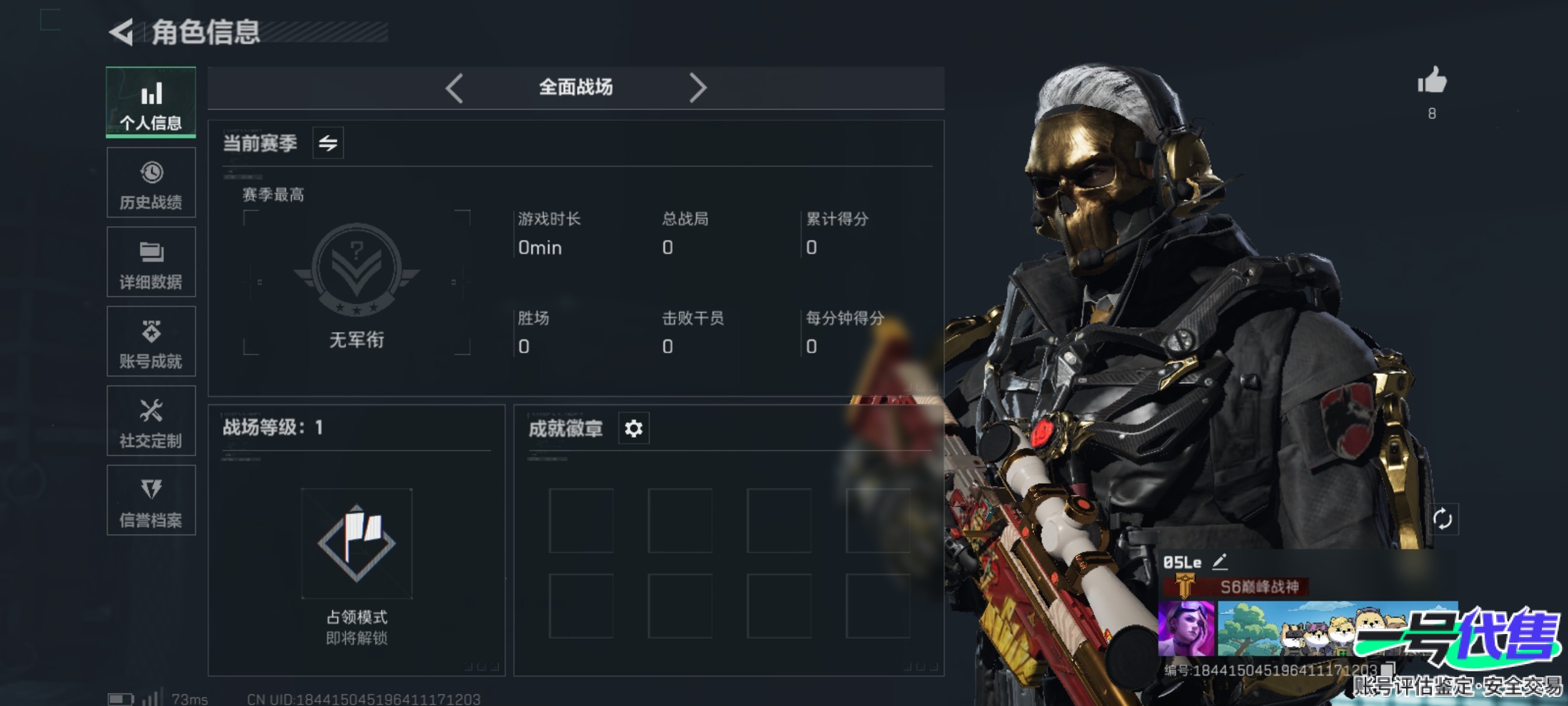The height and width of the screenshot is (706, 1568).
Task: Rotate the character model with the refresh icon
Action: click(1443, 520)
